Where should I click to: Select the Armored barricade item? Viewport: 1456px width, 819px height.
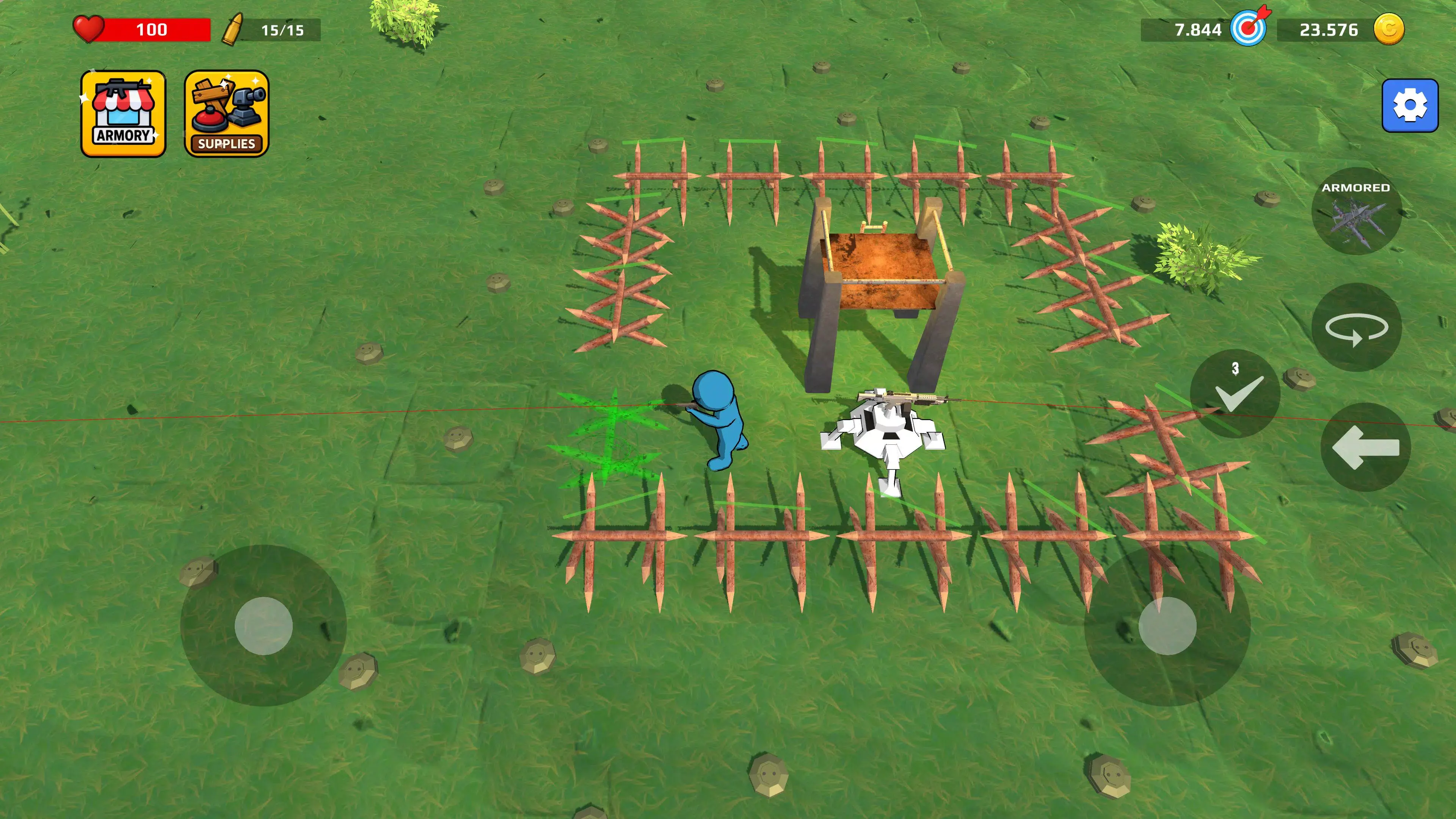pyautogui.click(x=1356, y=212)
